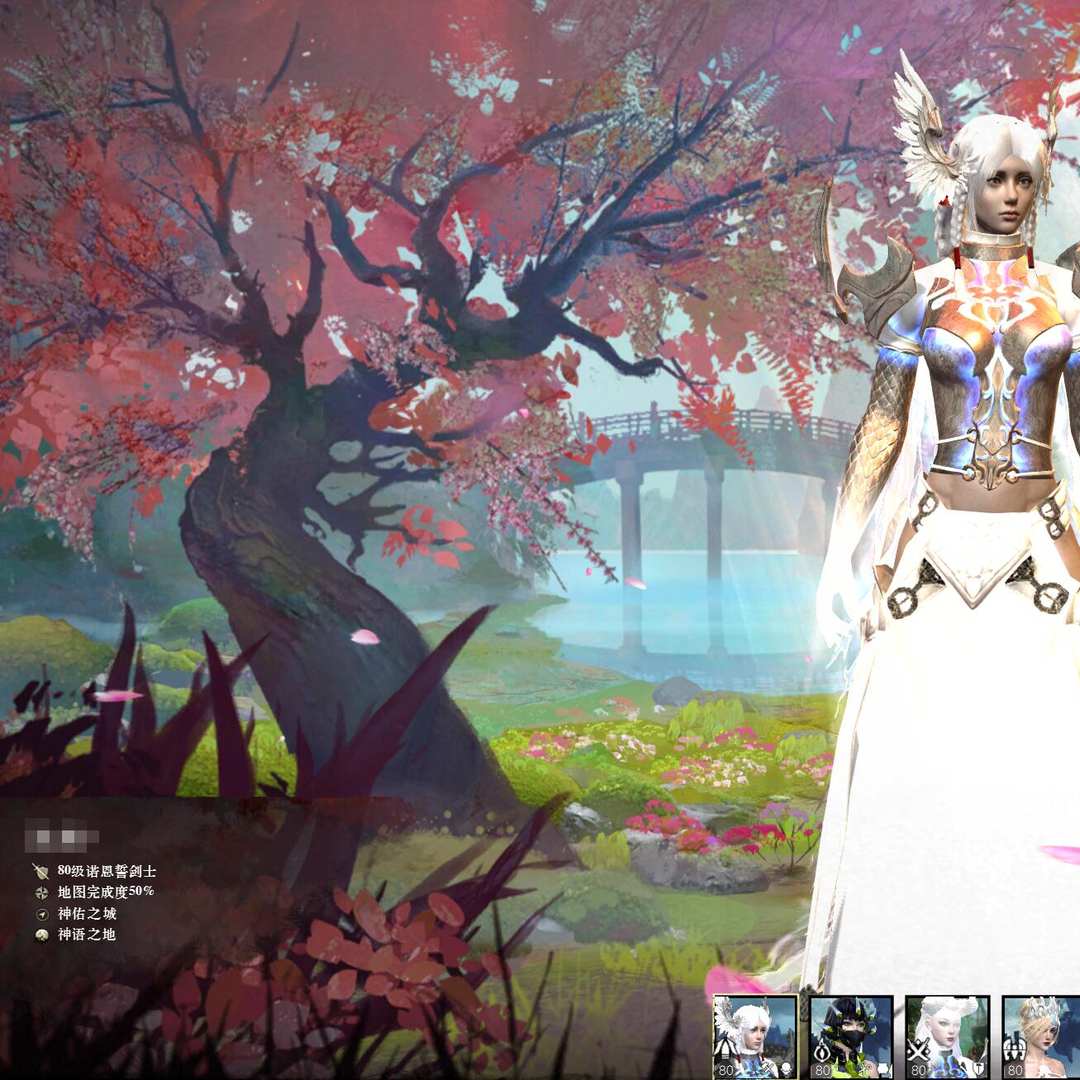This screenshot has width=1080, height=1080.
Task: Select the winged white-haired character portrait
Action: pyautogui.click(x=754, y=1036)
